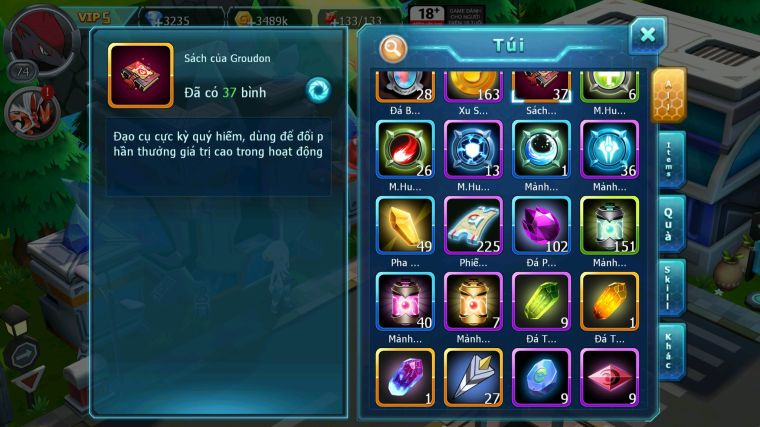The height and width of the screenshot is (427, 760).
Task: Pick the orange crystal item with count 1
Action: click(609, 300)
